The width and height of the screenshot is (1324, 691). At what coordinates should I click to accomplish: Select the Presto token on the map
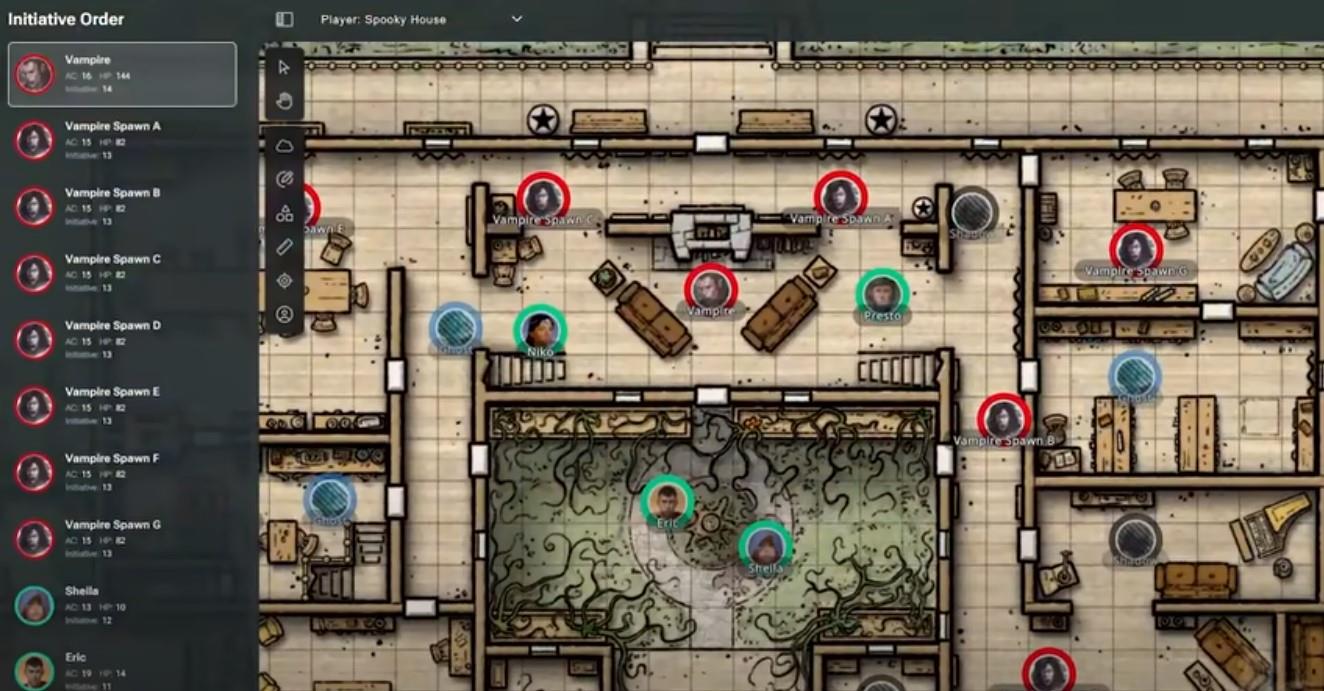(x=881, y=293)
